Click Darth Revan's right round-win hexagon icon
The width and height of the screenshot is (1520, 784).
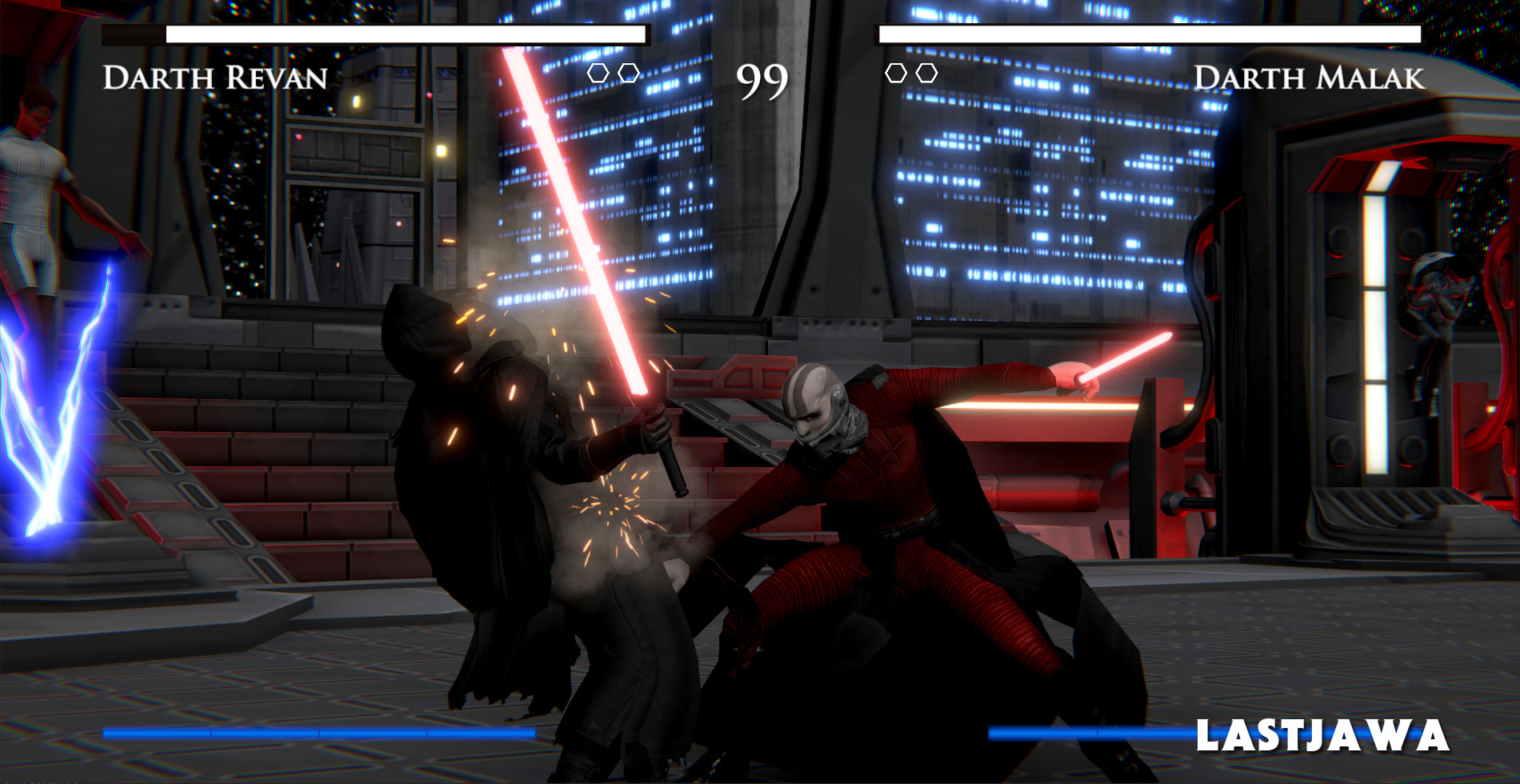point(629,73)
